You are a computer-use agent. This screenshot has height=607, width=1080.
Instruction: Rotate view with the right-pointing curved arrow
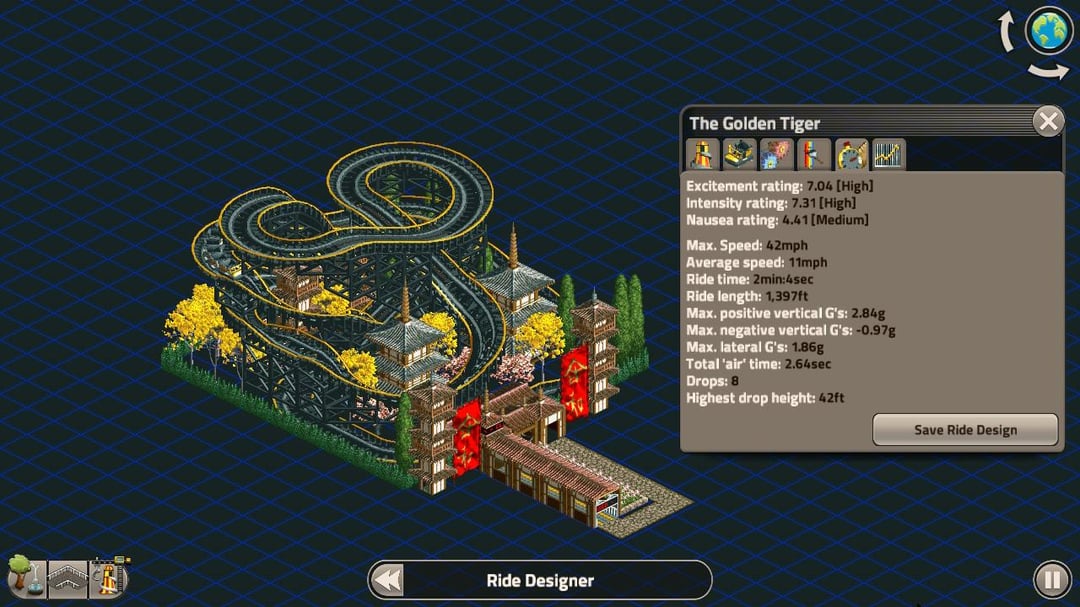pyautogui.click(x=1048, y=71)
